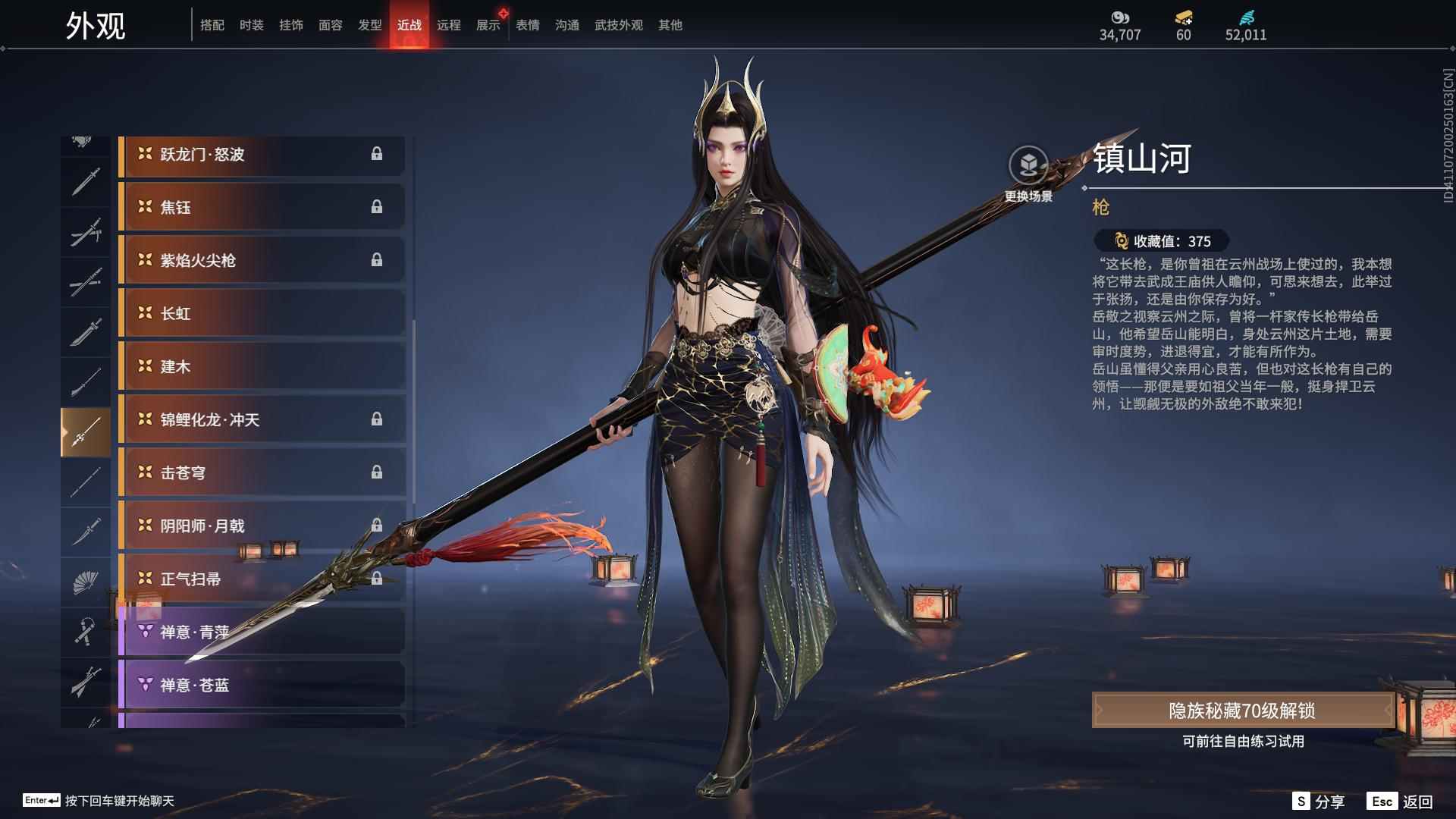This screenshot has width=1456, height=819.
Task: Switch to the 远程 tab
Action: pos(450,25)
